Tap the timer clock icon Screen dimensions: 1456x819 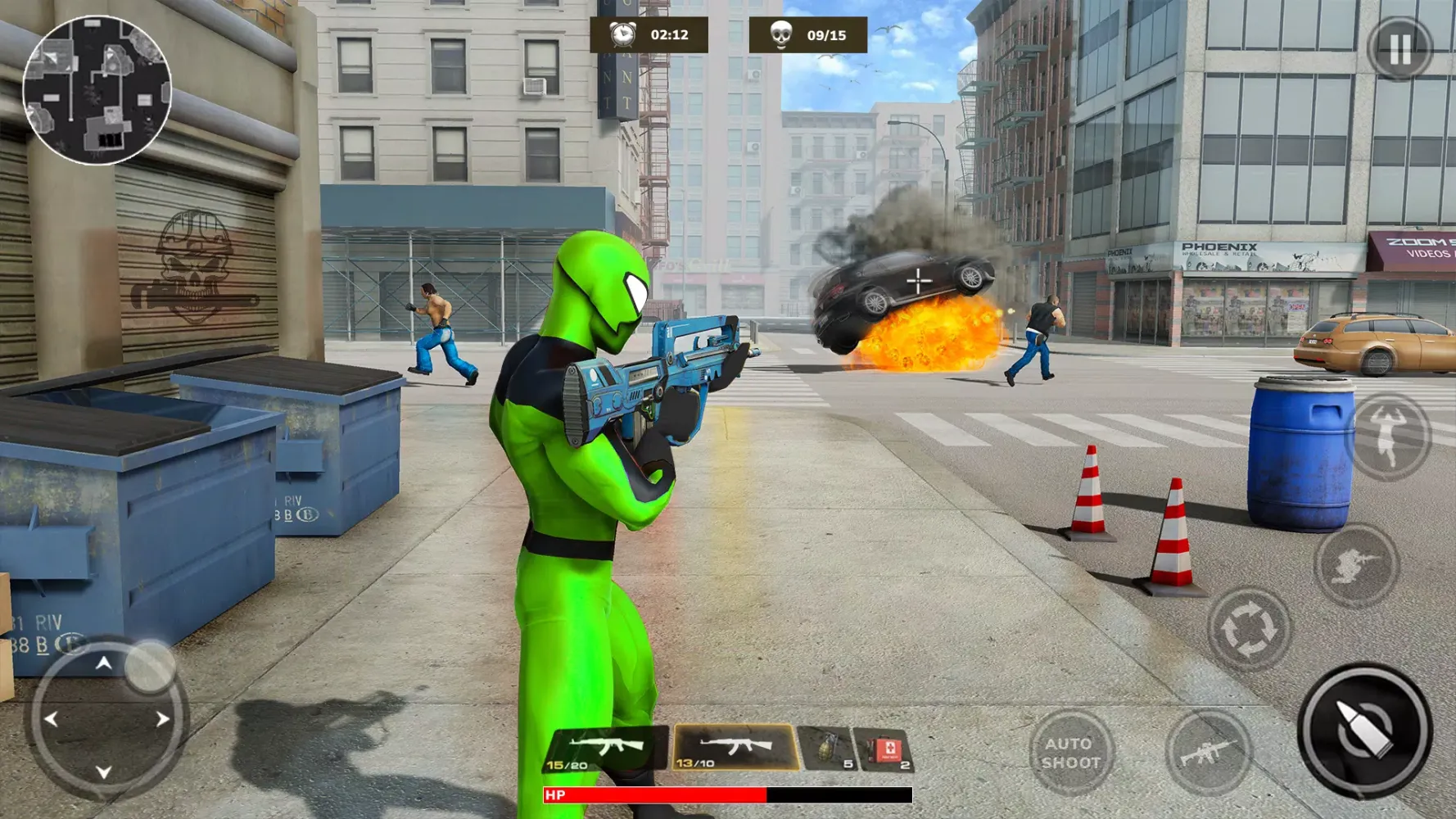click(x=626, y=34)
